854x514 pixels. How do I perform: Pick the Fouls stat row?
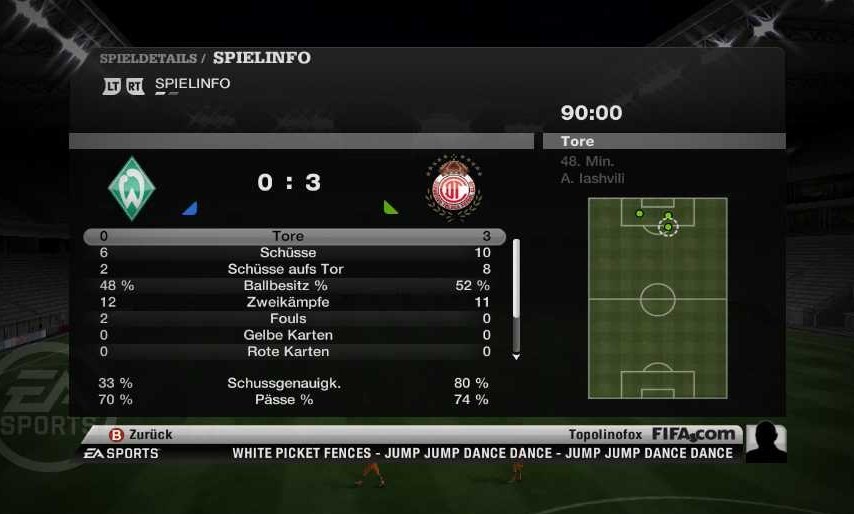point(288,318)
